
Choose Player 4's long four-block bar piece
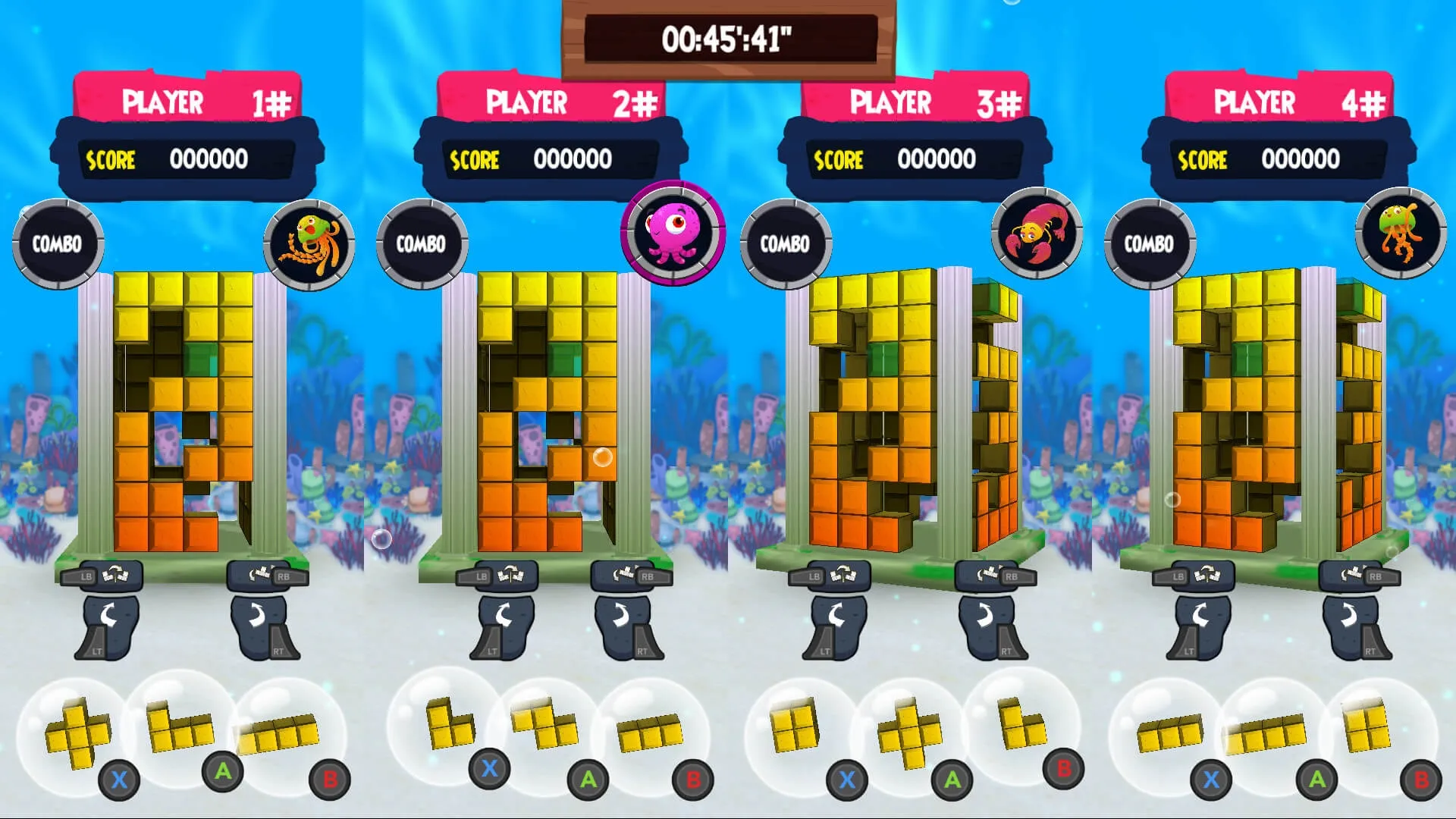[1266, 733]
